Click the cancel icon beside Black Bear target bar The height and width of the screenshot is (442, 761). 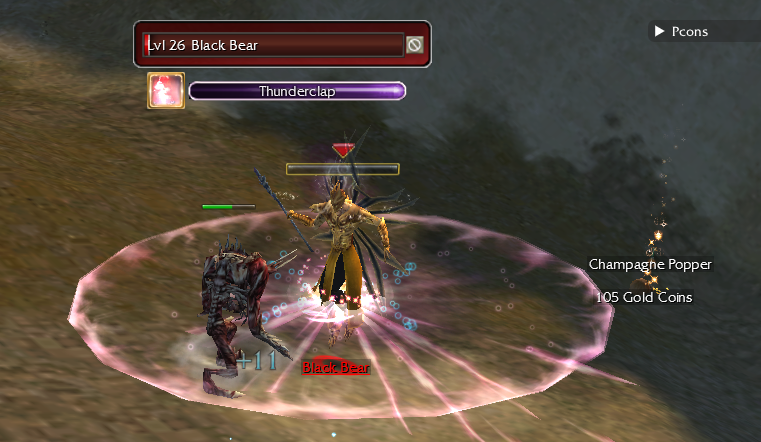[x=414, y=45]
